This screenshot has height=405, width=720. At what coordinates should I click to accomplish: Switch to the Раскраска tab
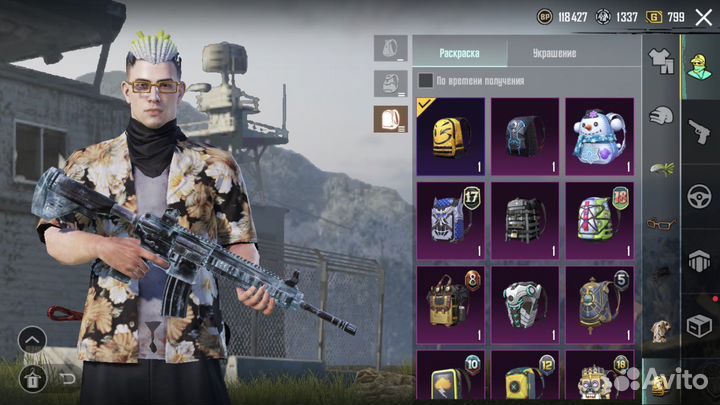tap(459, 53)
